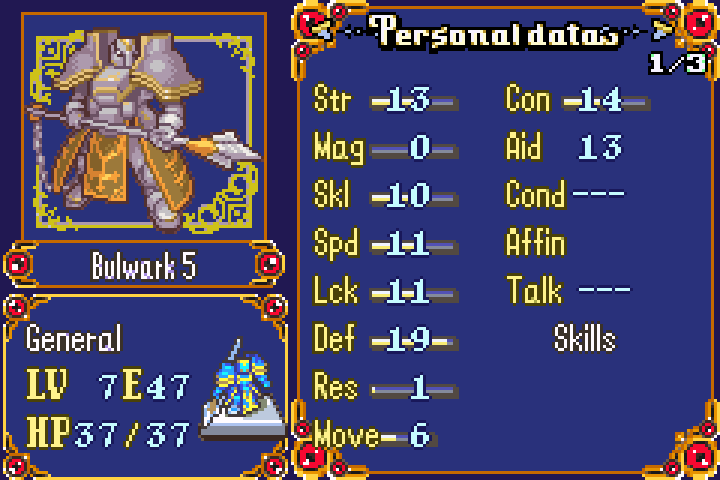Select the Affin entry
The width and height of the screenshot is (720, 480).
tap(536, 243)
